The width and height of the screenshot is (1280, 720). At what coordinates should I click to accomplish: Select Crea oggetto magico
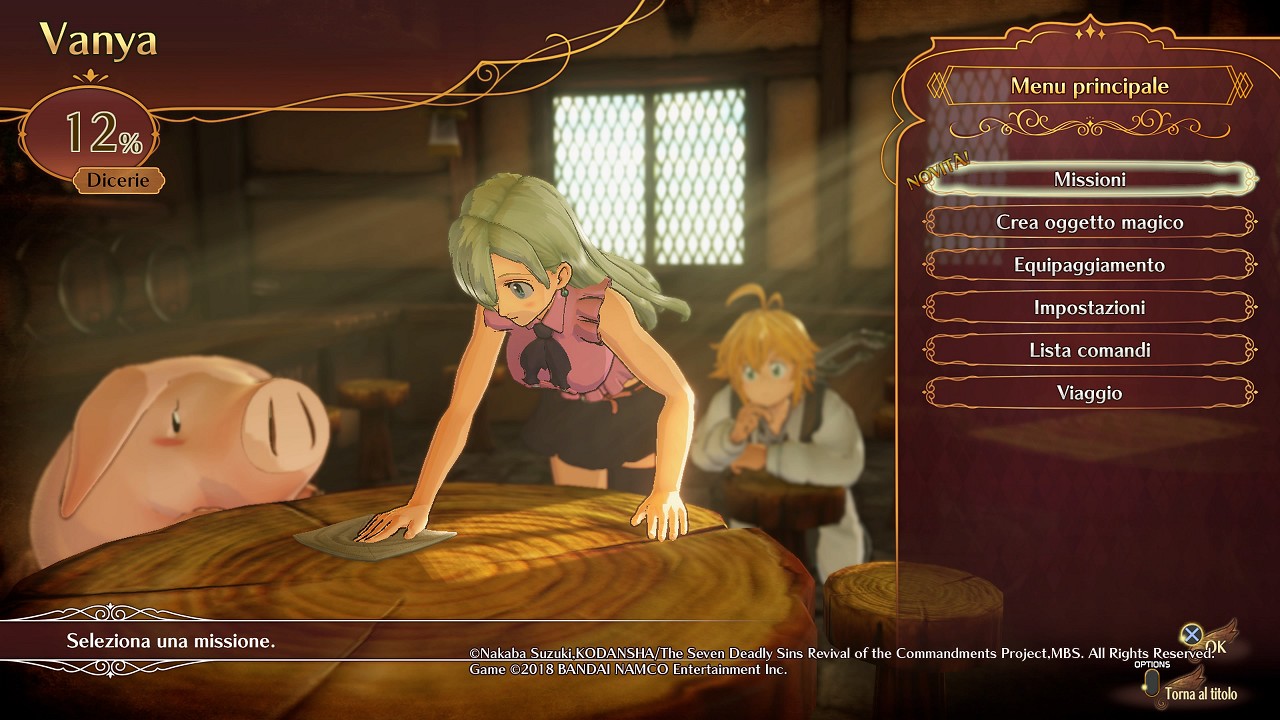pos(1089,222)
